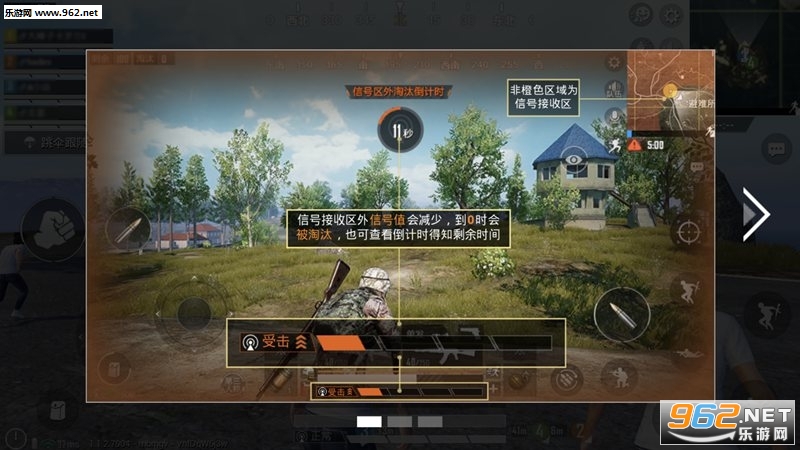Open the chat speech bubble icon
This screenshot has height=450, width=800.
(776, 150)
